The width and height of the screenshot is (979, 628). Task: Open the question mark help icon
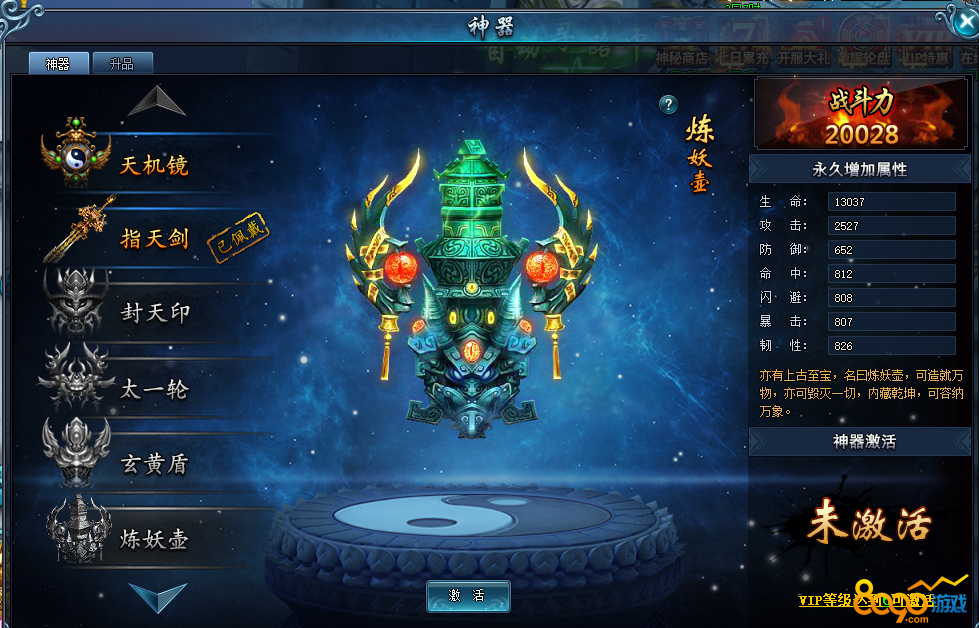tap(668, 105)
